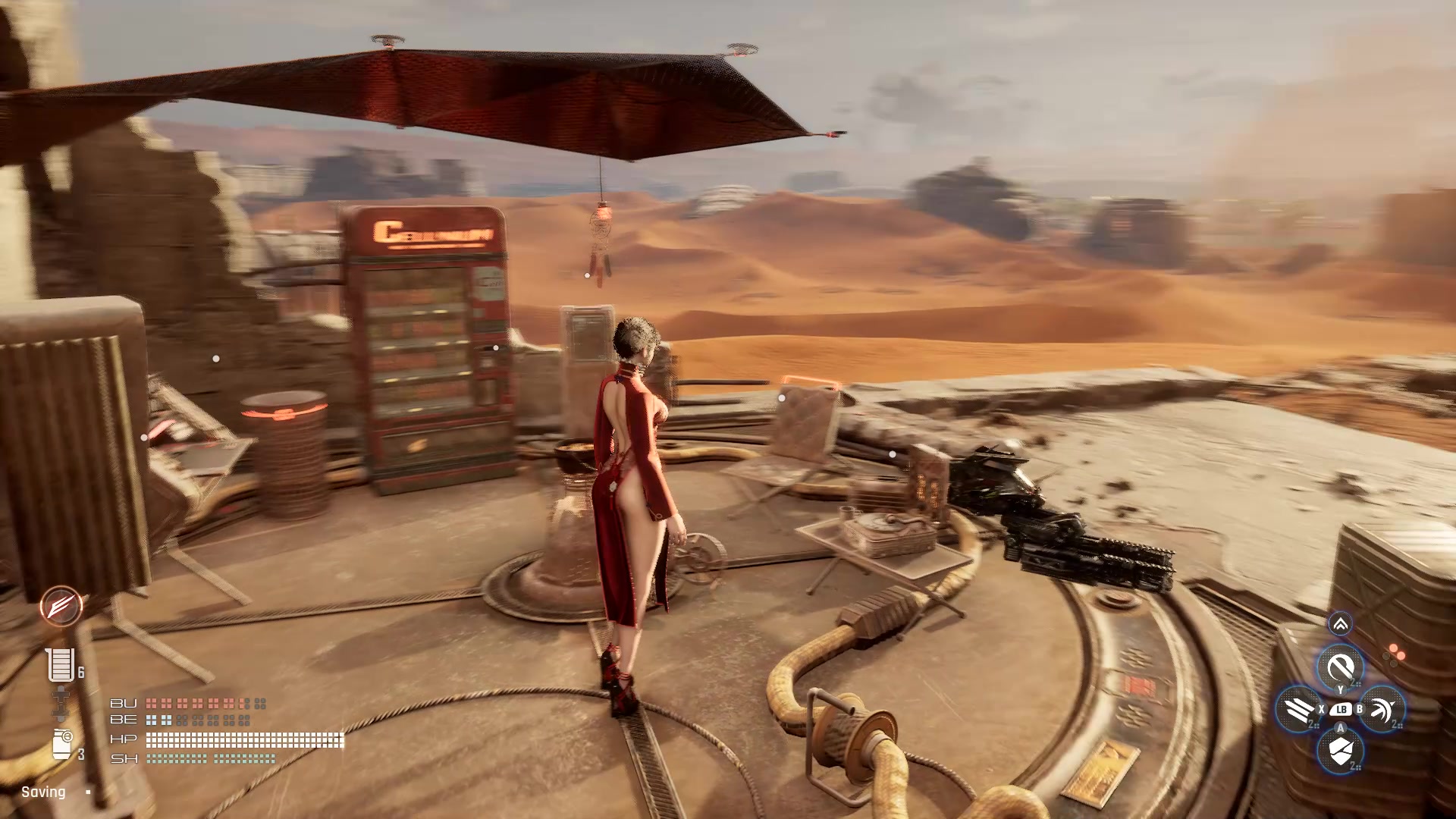Click the A button label below LB
The image size is (1456, 819).
tap(1341, 729)
